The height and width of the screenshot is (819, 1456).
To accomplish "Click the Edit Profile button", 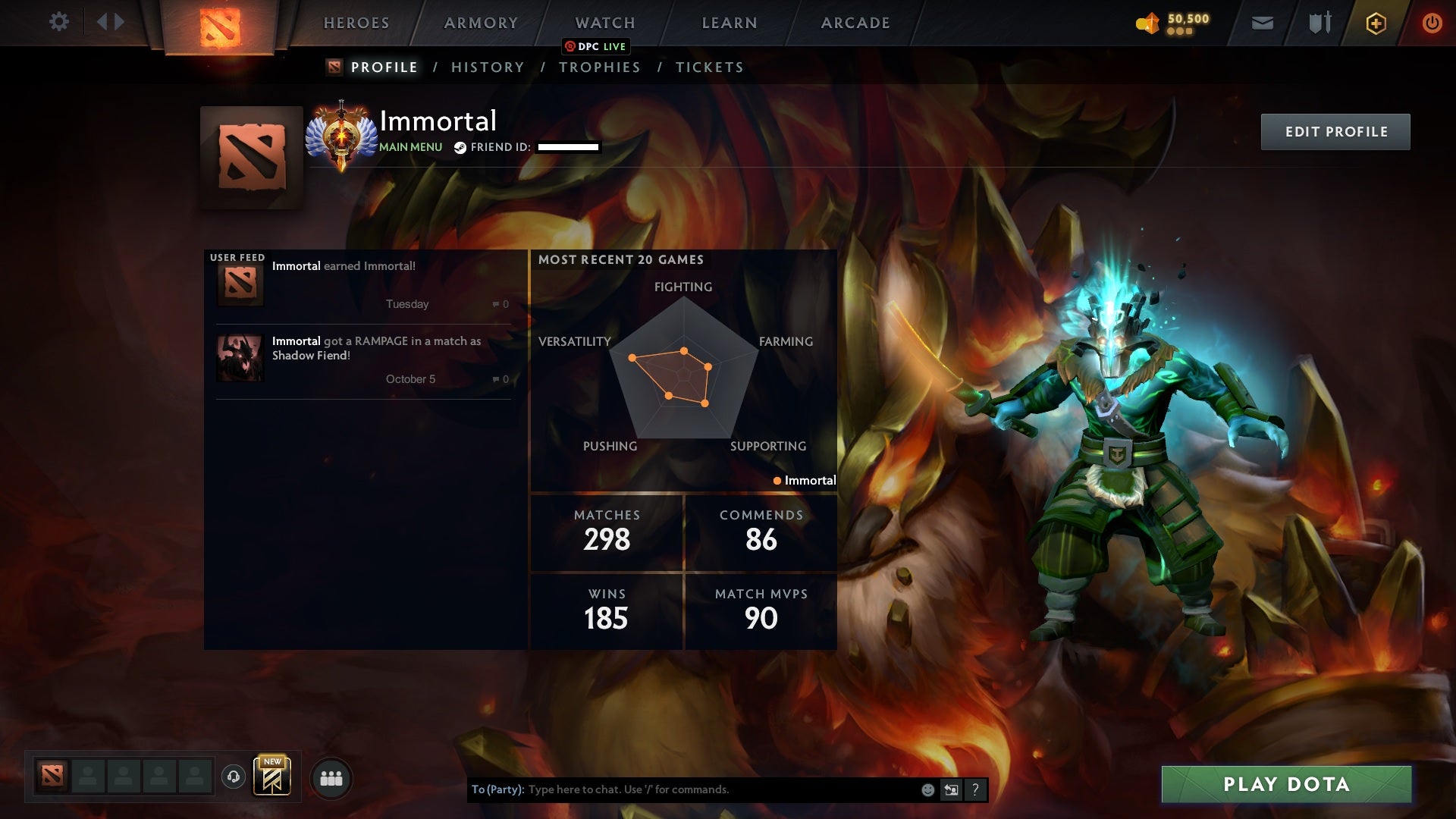I will coord(1335,132).
